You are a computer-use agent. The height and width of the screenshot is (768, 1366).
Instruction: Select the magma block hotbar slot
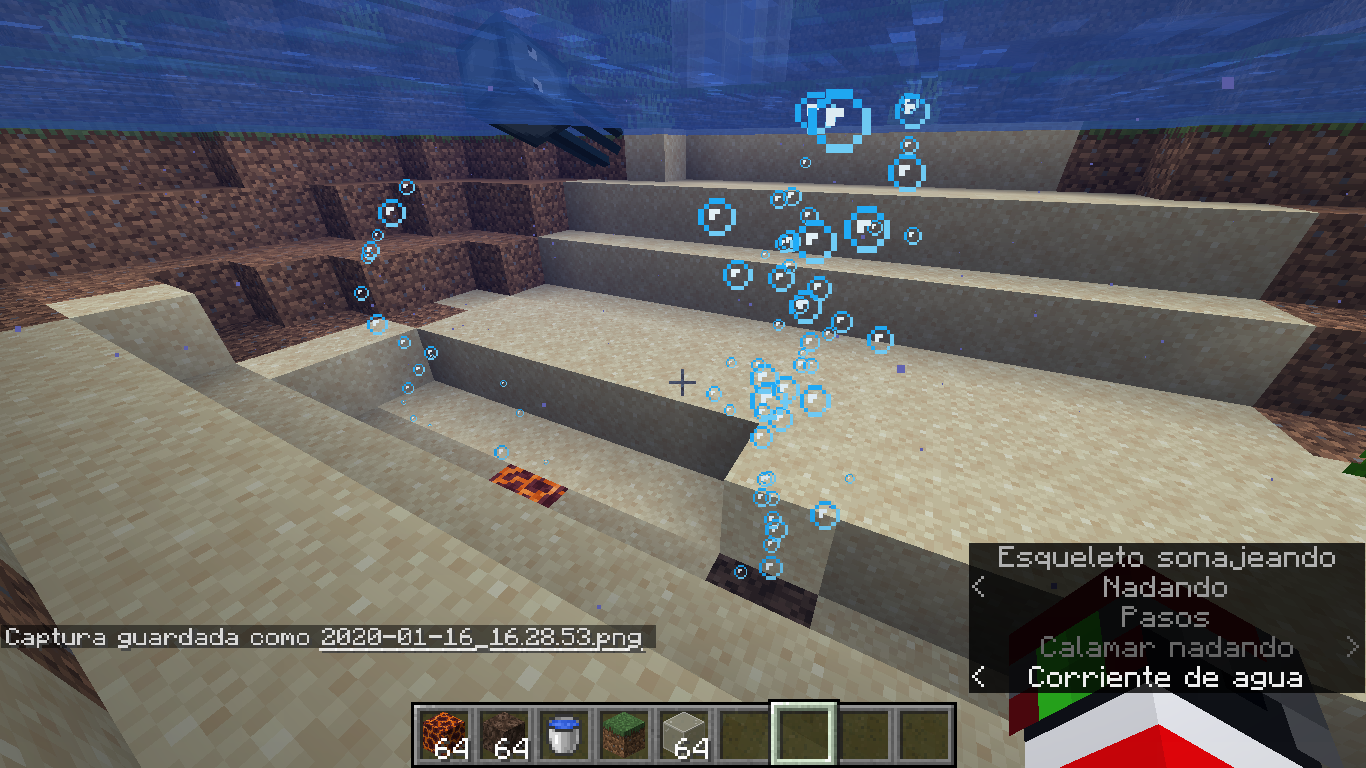(444, 734)
